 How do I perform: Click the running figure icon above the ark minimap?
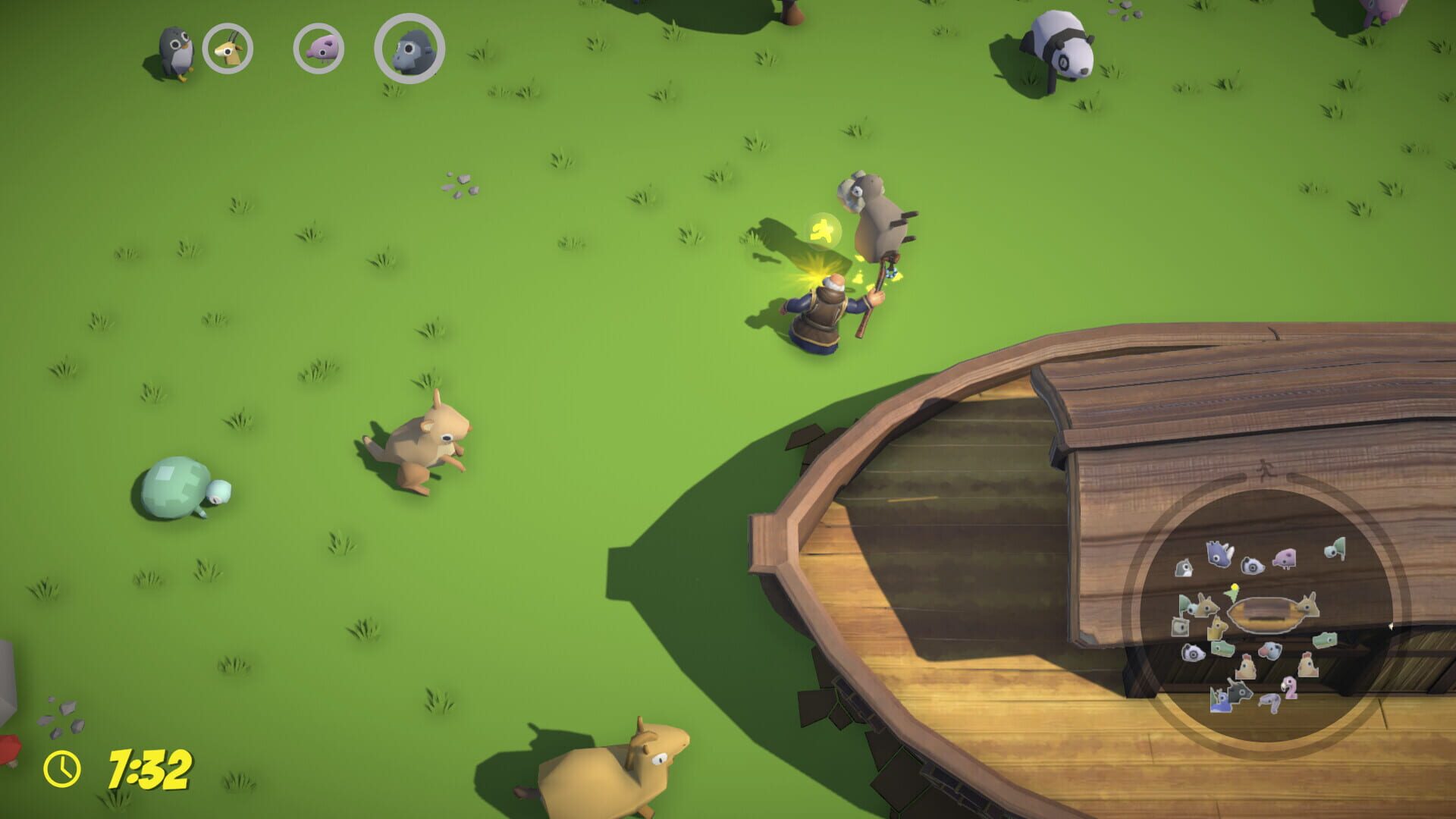(x=1263, y=468)
